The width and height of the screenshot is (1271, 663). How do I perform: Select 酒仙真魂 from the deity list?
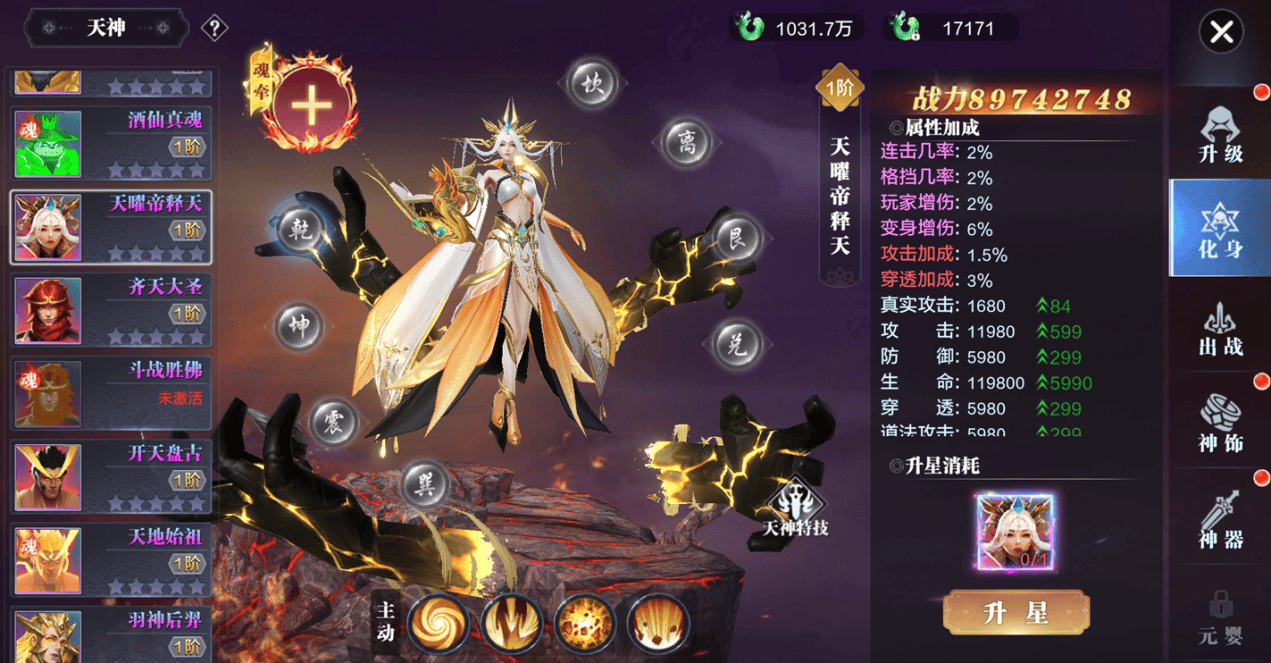(x=110, y=143)
